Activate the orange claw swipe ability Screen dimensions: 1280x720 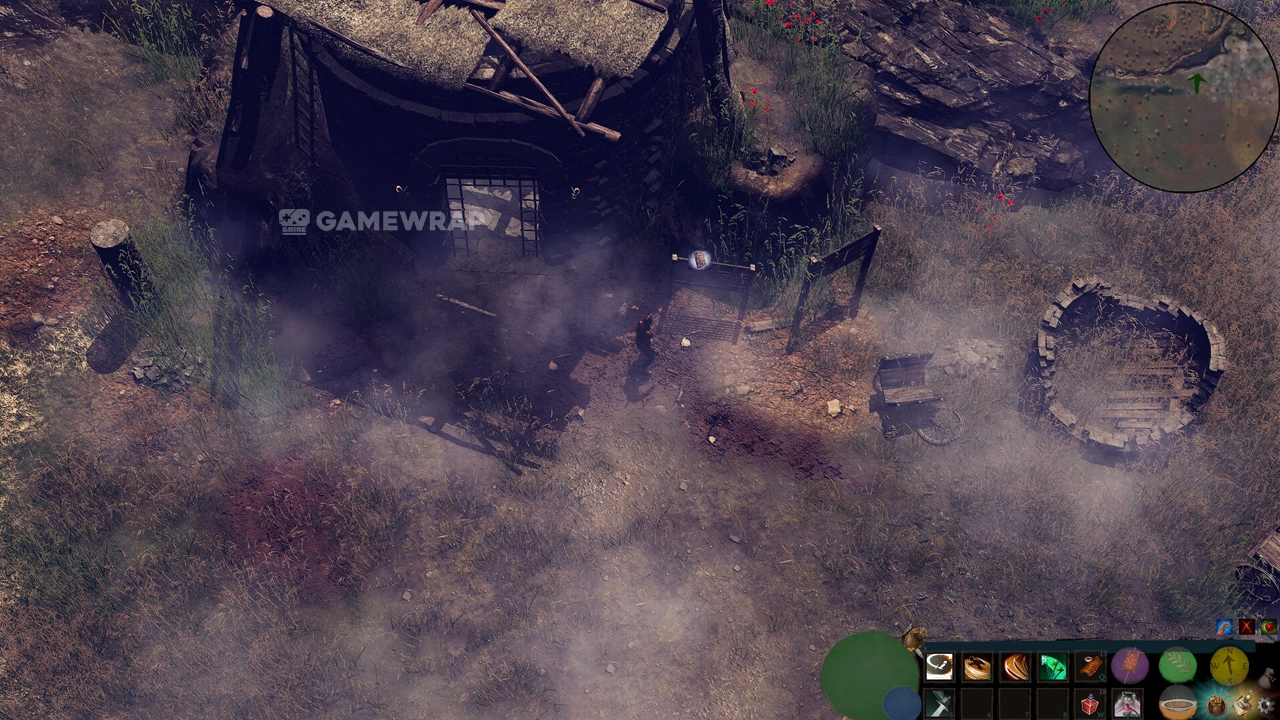pos(1015,667)
